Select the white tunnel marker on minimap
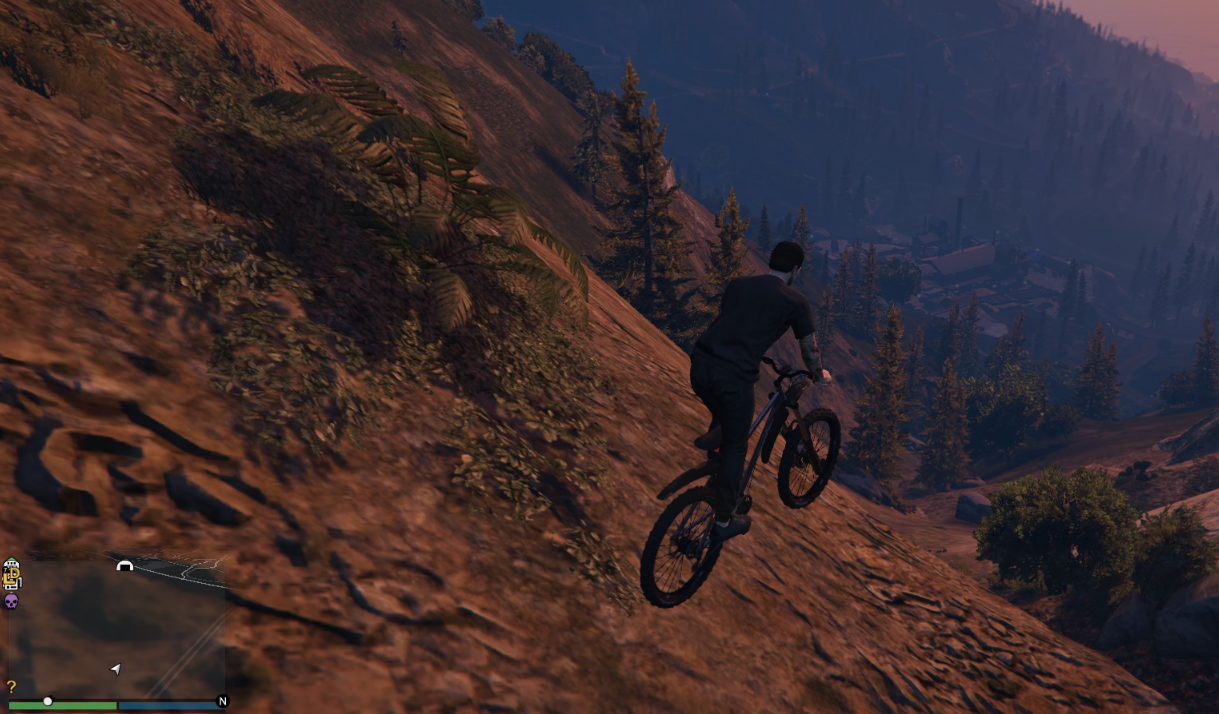The height and width of the screenshot is (714, 1219). [x=124, y=566]
